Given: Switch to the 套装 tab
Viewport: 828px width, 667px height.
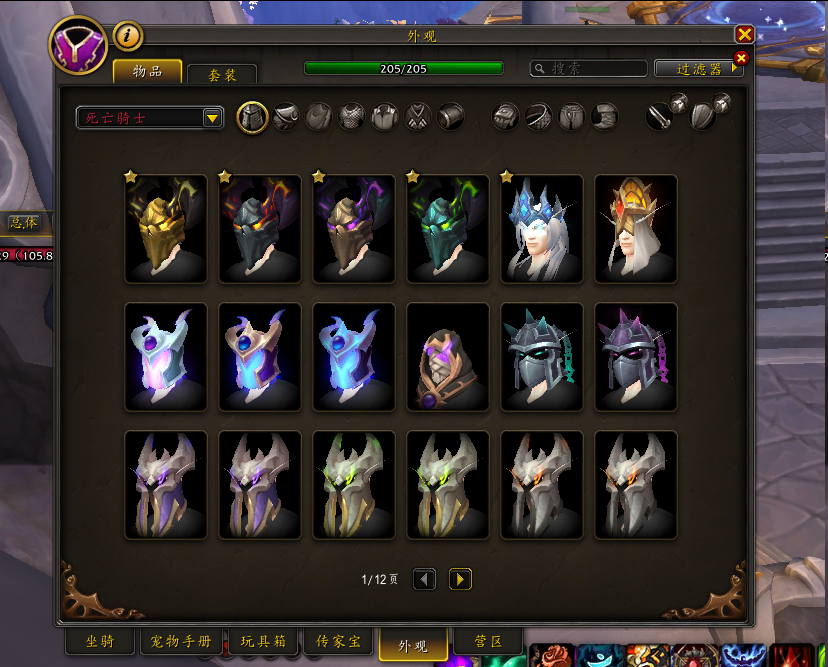Looking at the screenshot, I should click(221, 74).
